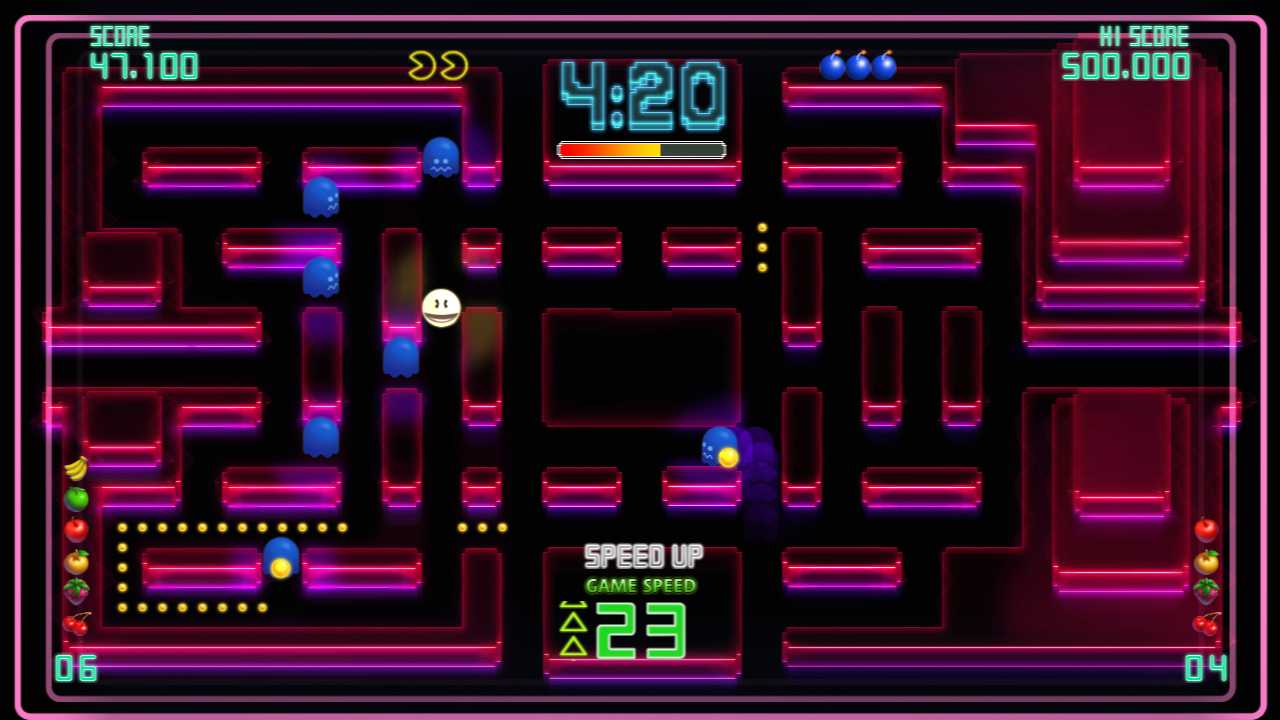The width and height of the screenshot is (1280, 720).
Task: Click the blue ghost near the top of the maze
Action: click(440, 155)
